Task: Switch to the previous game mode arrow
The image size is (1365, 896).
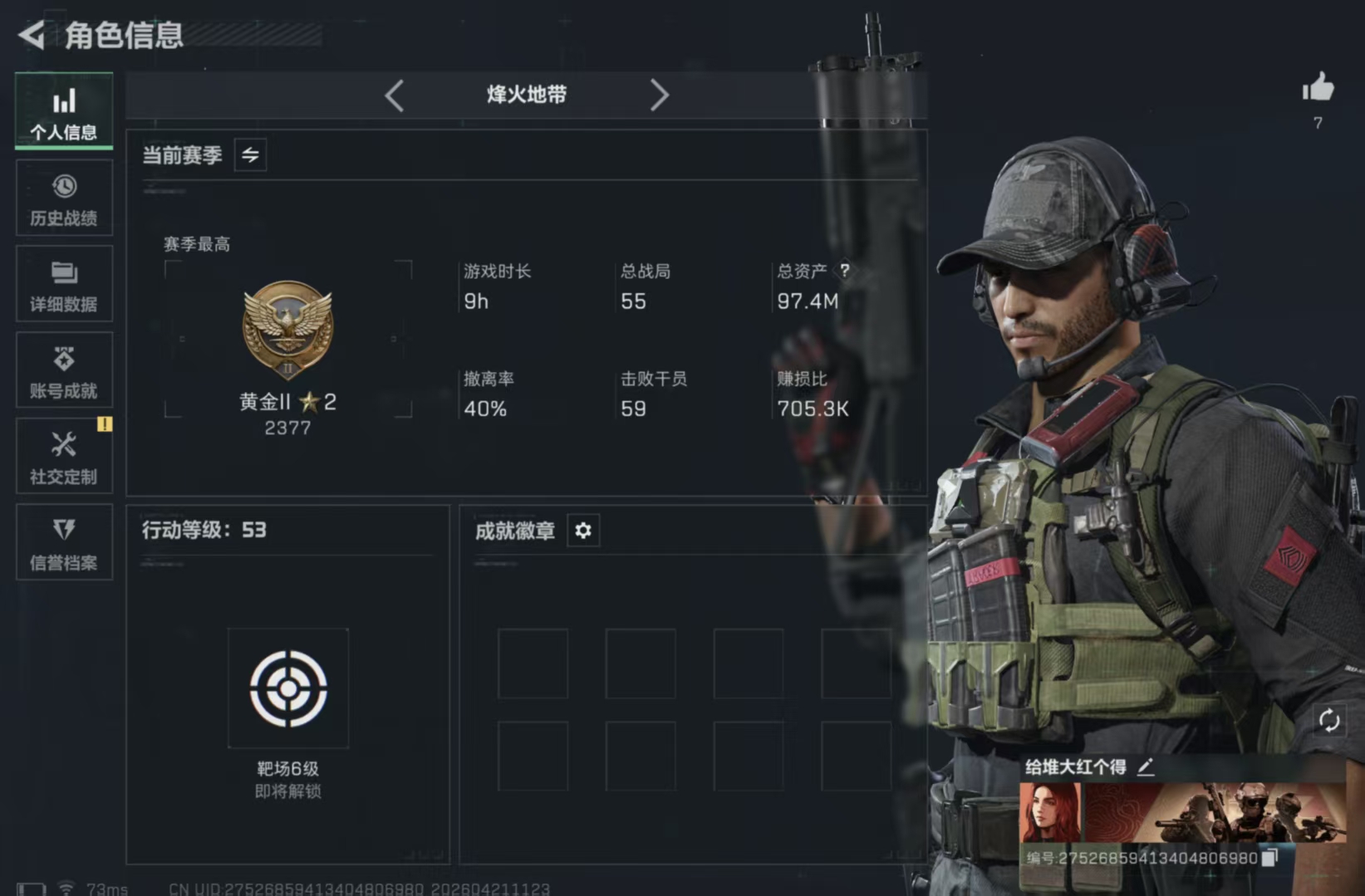Action: point(395,95)
